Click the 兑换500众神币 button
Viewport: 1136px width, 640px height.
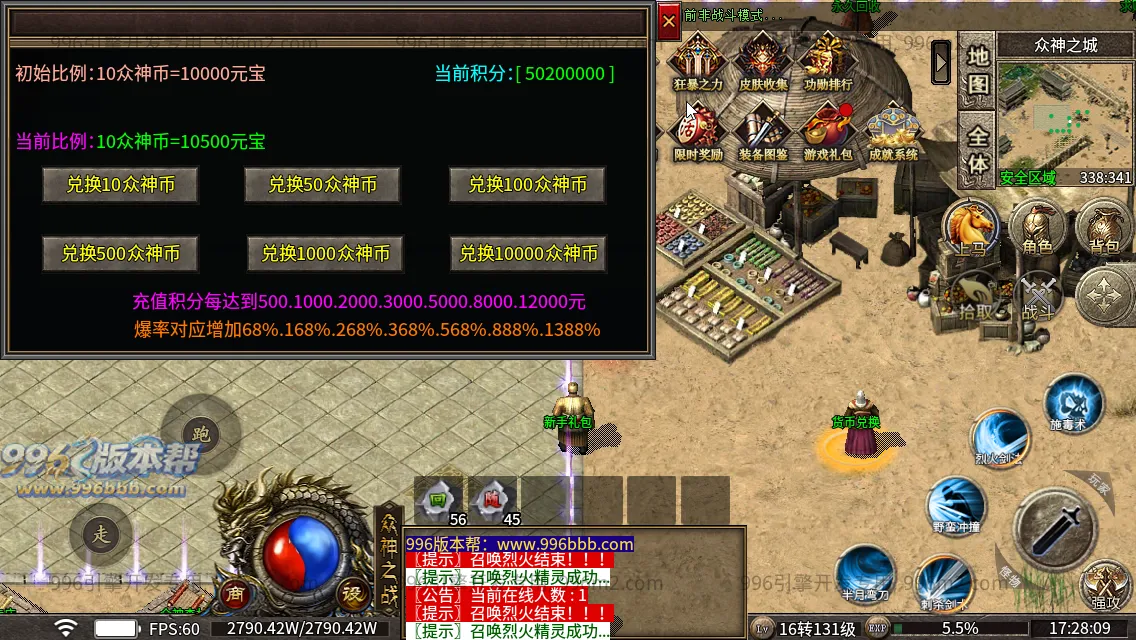pyautogui.click(x=120, y=254)
